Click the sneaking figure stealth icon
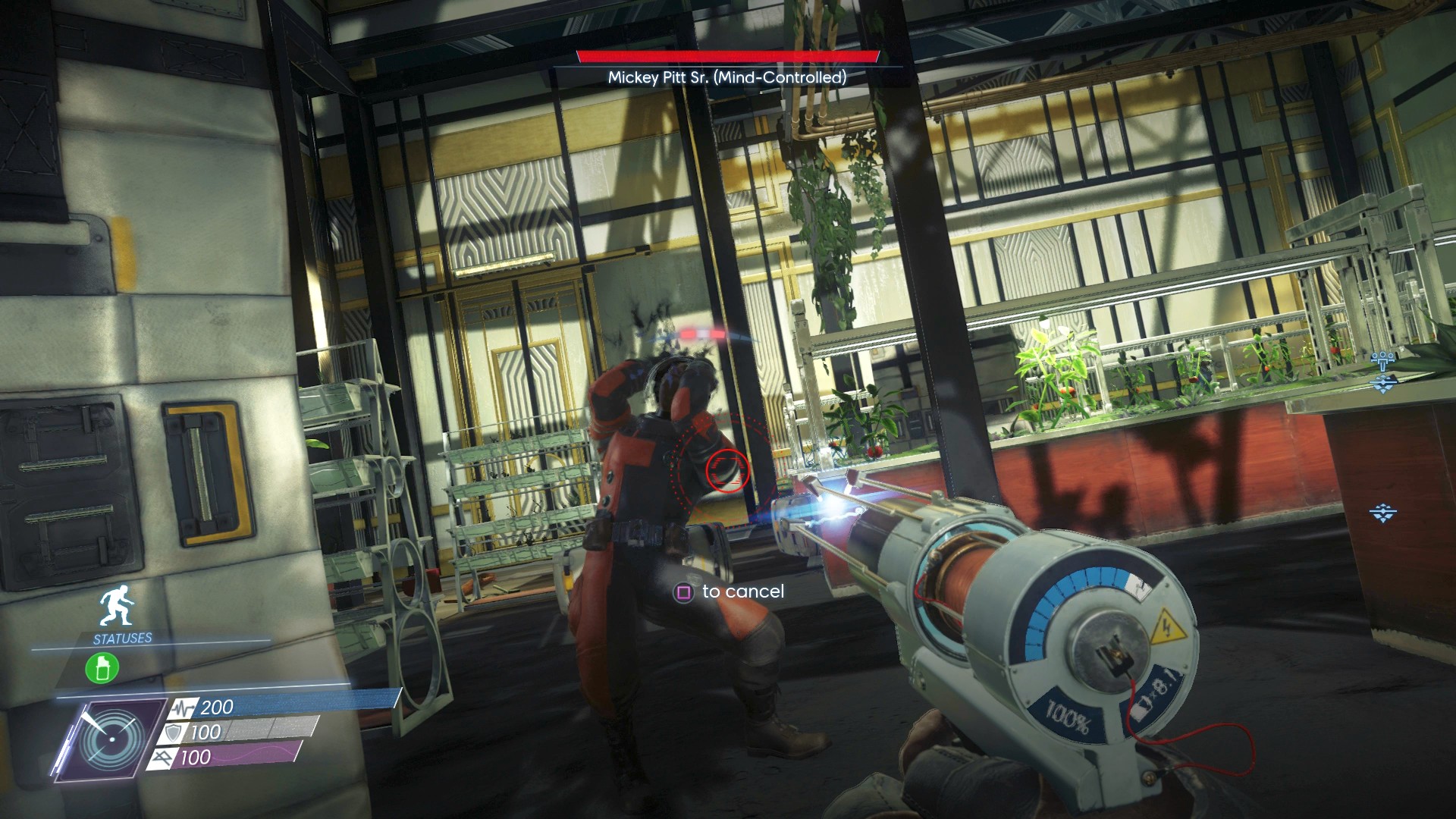Image resolution: width=1456 pixels, height=819 pixels. (x=118, y=609)
